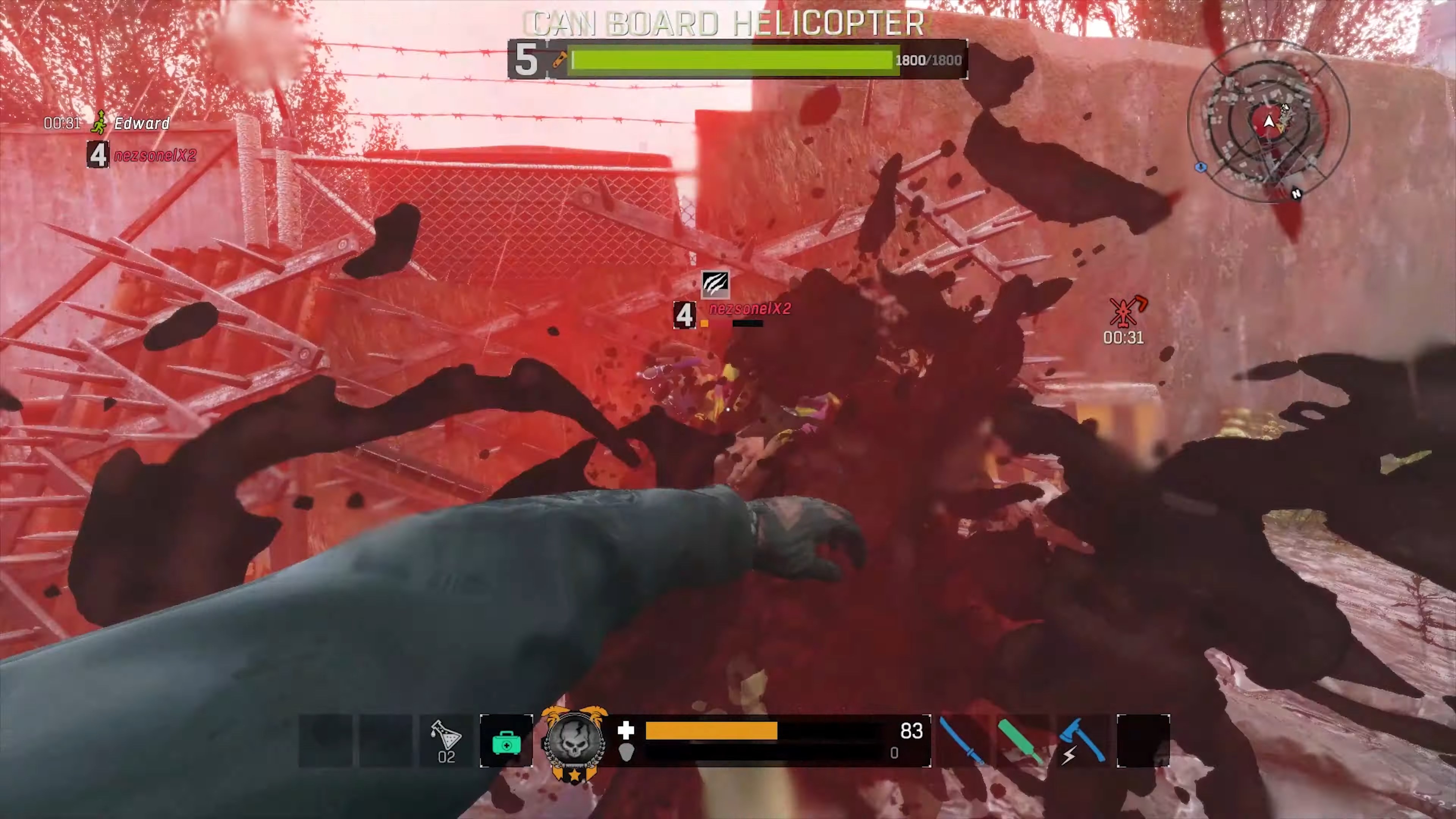Click the N compass marker on the minimap
The width and height of the screenshot is (1456, 819).
(x=1297, y=194)
